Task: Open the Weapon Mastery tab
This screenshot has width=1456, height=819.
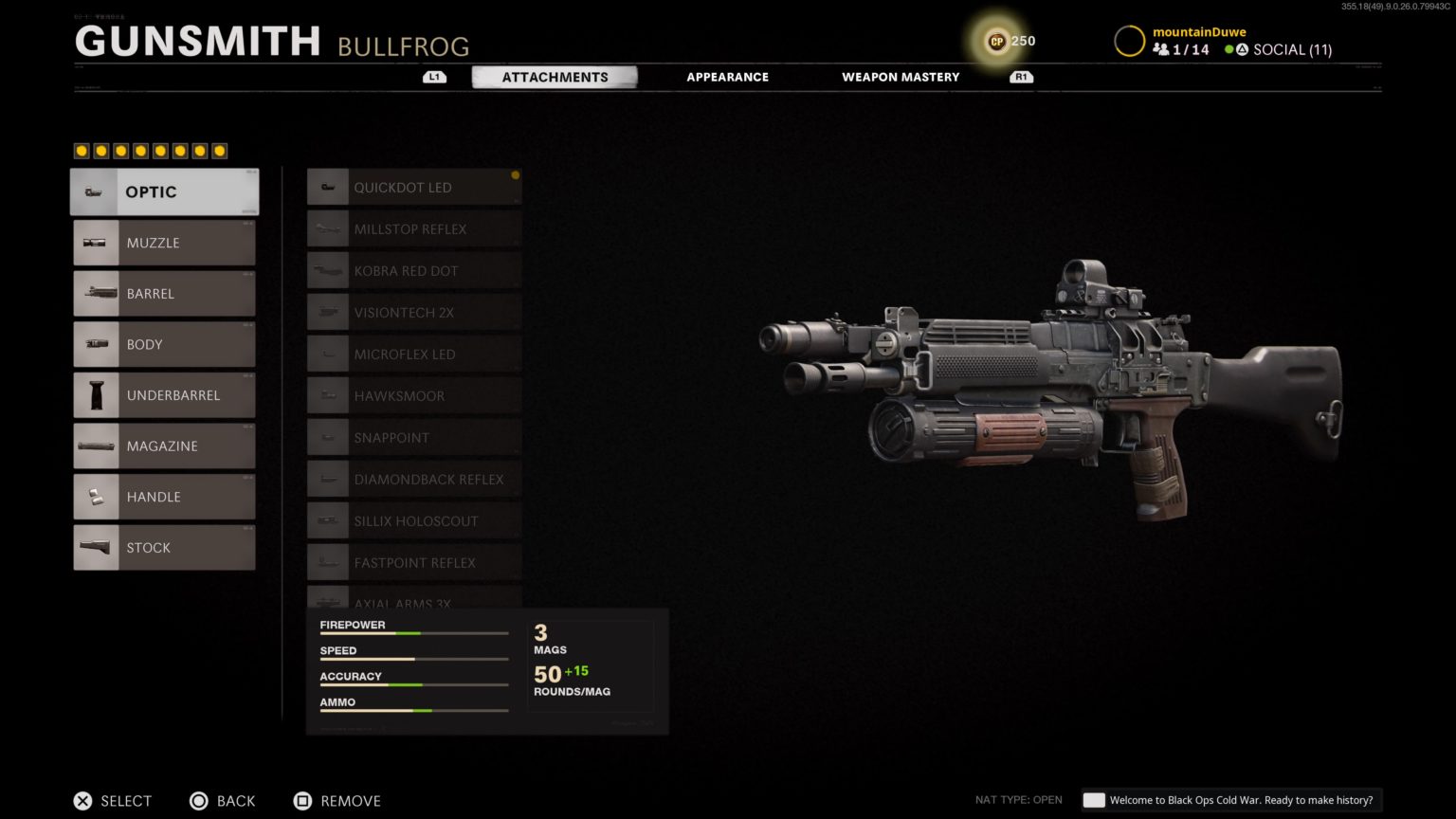Action: point(900,77)
